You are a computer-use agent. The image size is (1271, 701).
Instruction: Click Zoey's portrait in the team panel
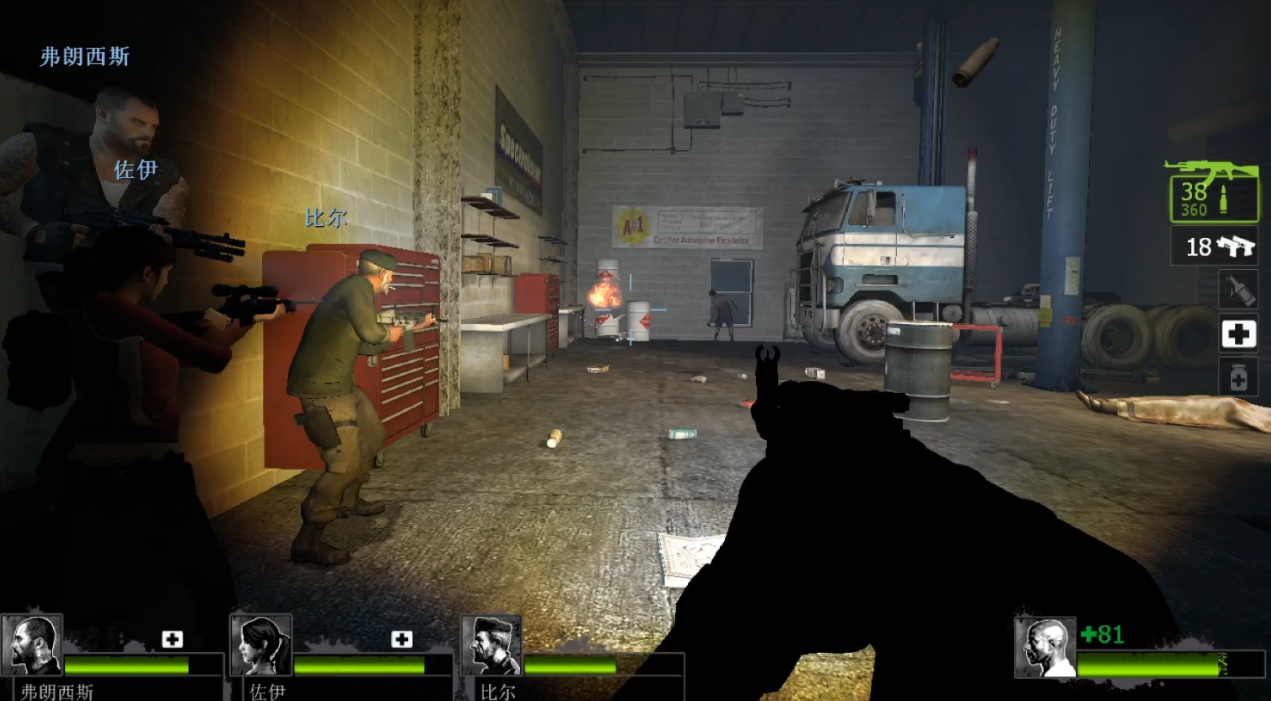[x=261, y=645]
